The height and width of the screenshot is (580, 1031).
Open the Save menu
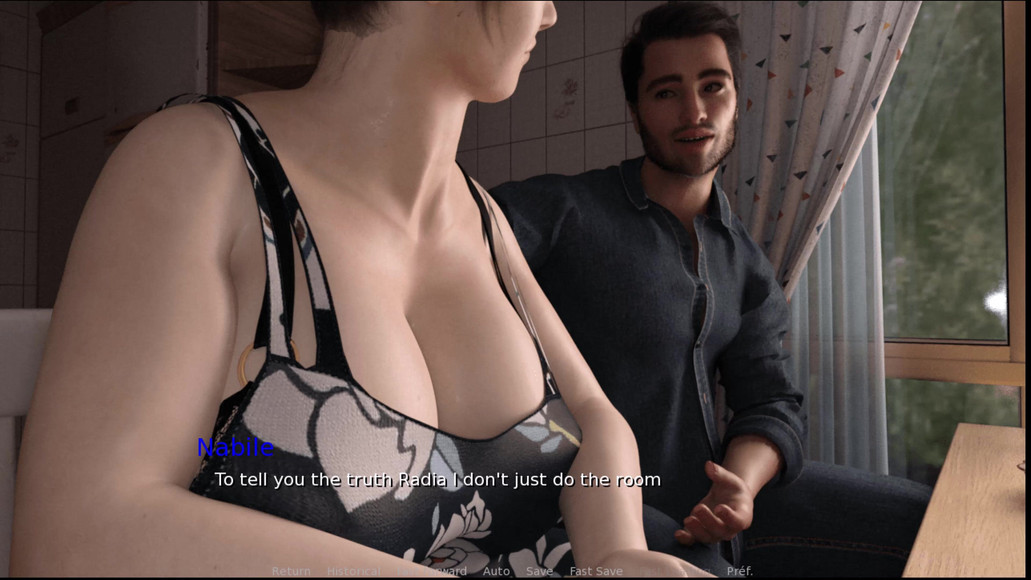pos(539,571)
